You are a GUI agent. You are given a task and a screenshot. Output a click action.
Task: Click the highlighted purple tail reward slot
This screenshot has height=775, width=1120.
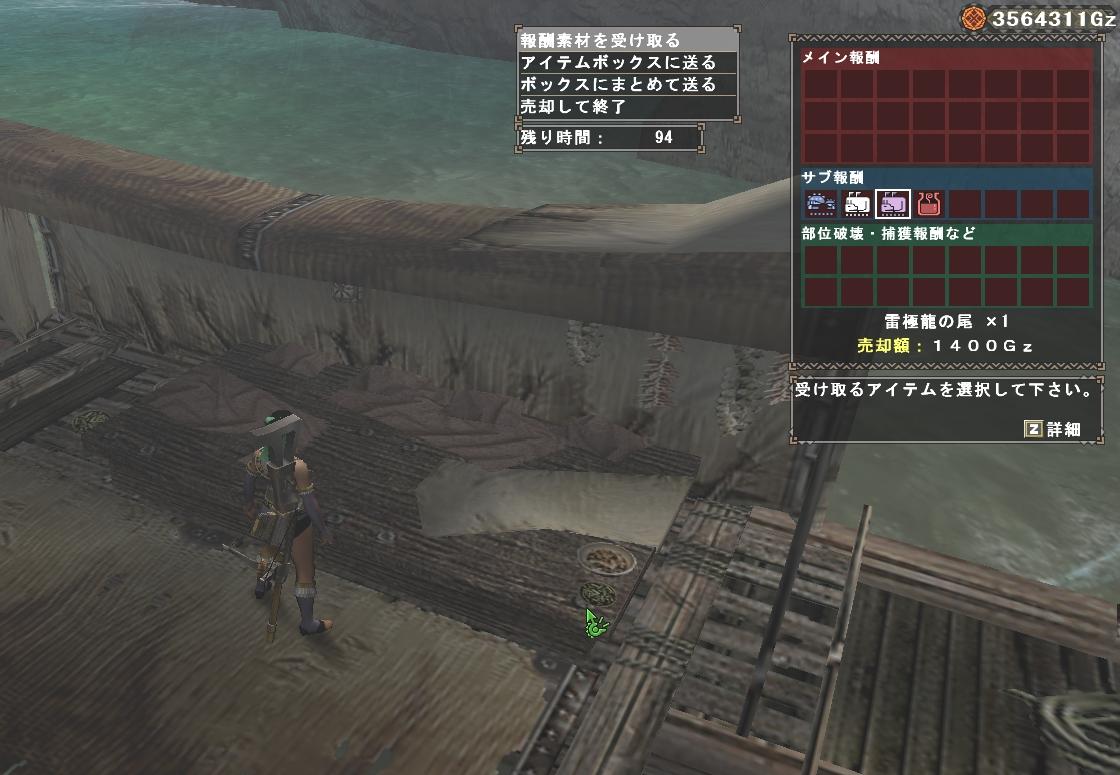pos(893,204)
